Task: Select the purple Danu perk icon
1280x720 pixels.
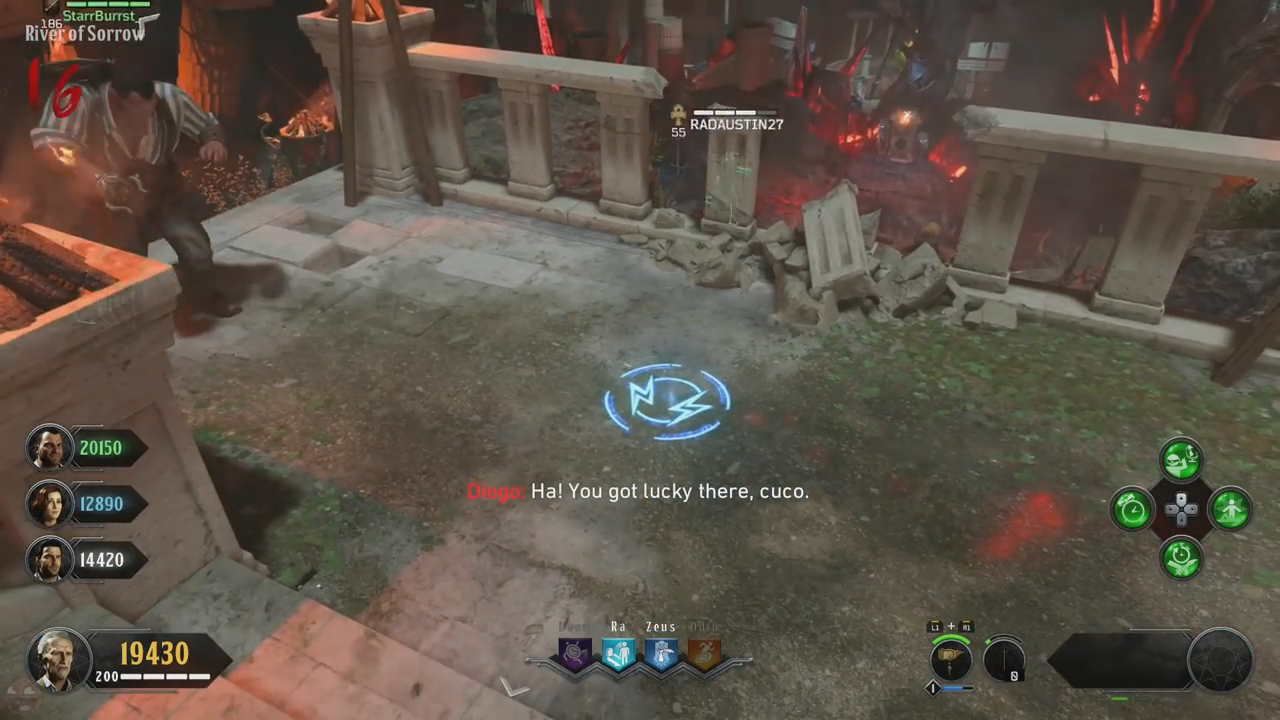Action: click(576, 654)
